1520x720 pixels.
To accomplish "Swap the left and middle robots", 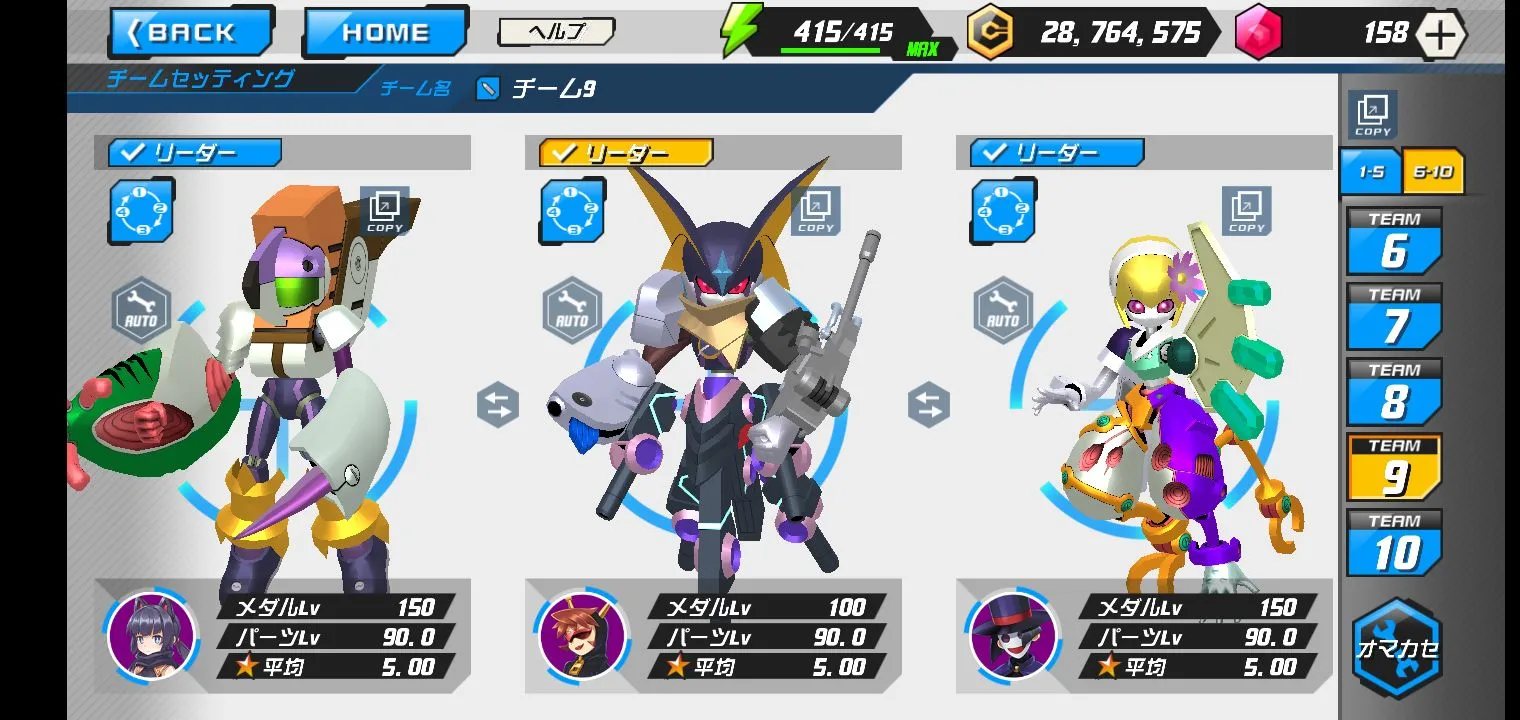I will coord(498,406).
